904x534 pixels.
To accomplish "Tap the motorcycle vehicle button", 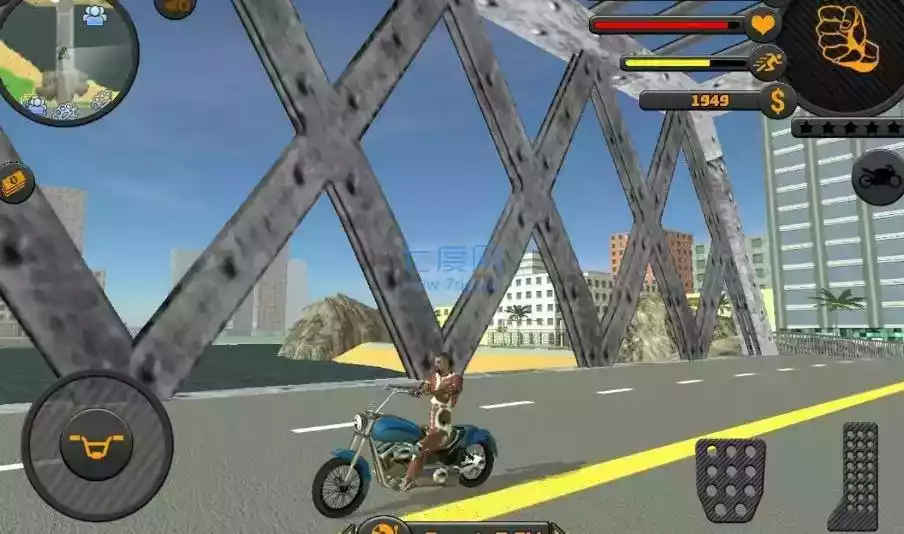I will coord(878,177).
